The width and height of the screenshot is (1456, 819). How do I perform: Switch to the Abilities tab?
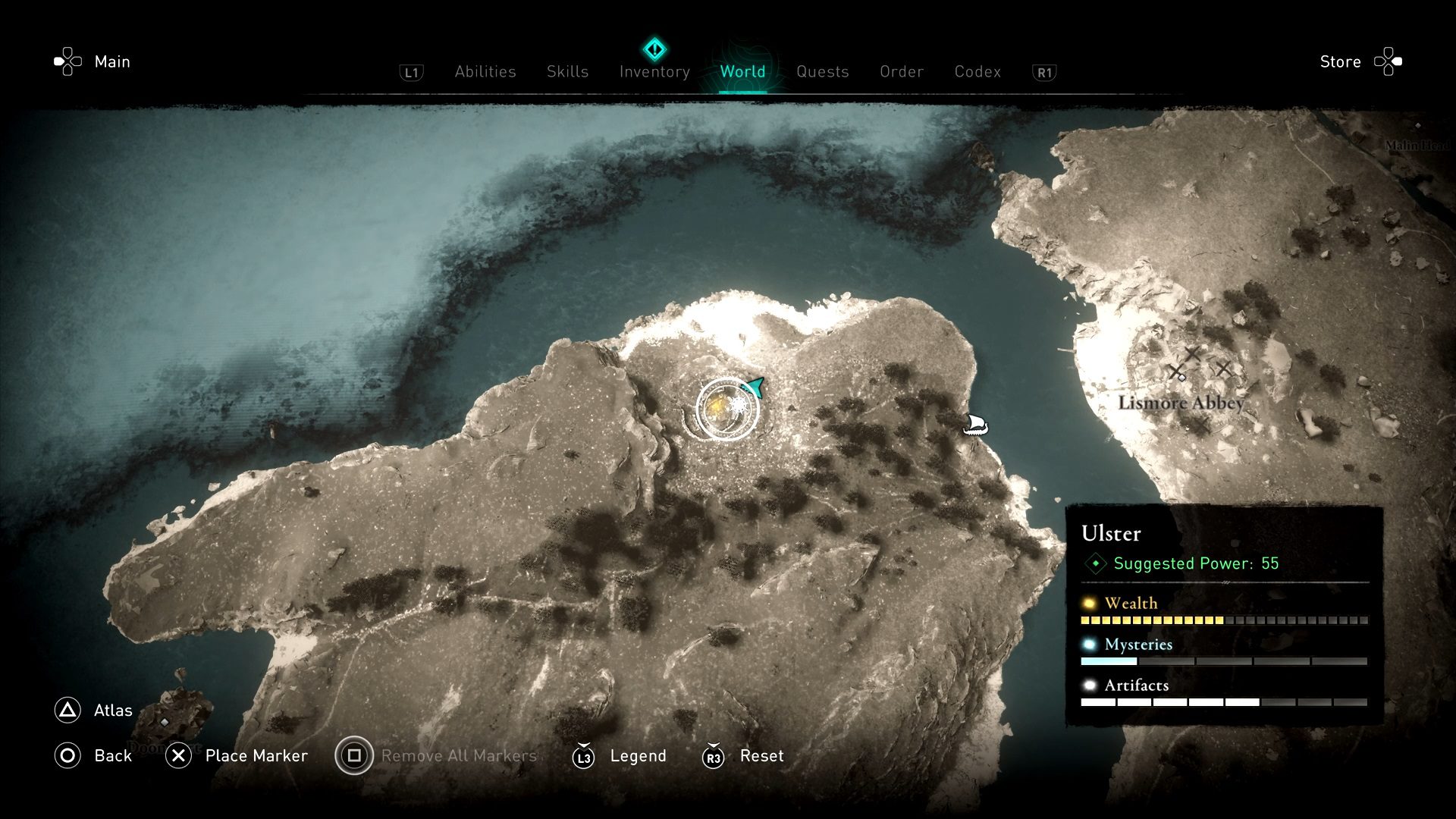click(x=485, y=71)
